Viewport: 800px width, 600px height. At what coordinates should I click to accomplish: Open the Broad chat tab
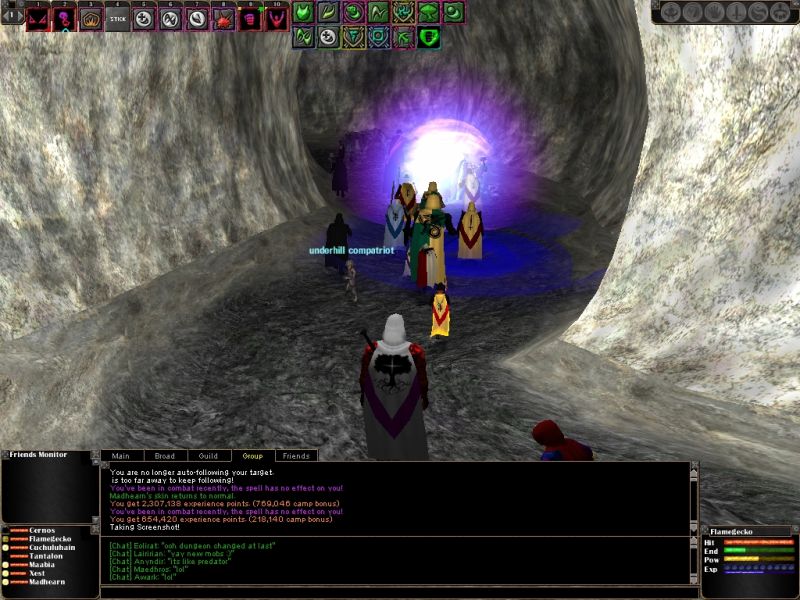(x=164, y=456)
